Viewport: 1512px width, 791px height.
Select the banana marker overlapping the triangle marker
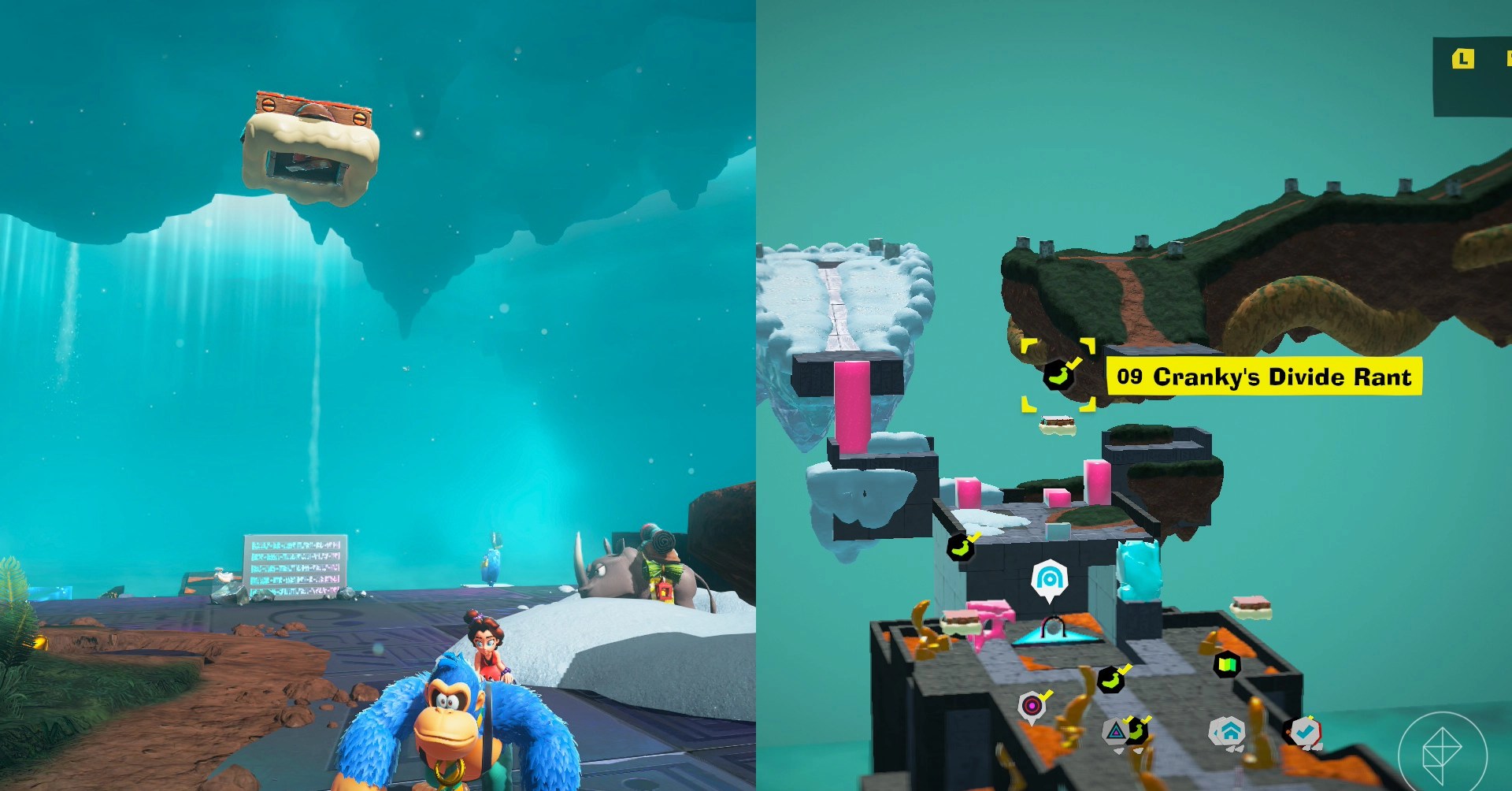tap(1137, 731)
